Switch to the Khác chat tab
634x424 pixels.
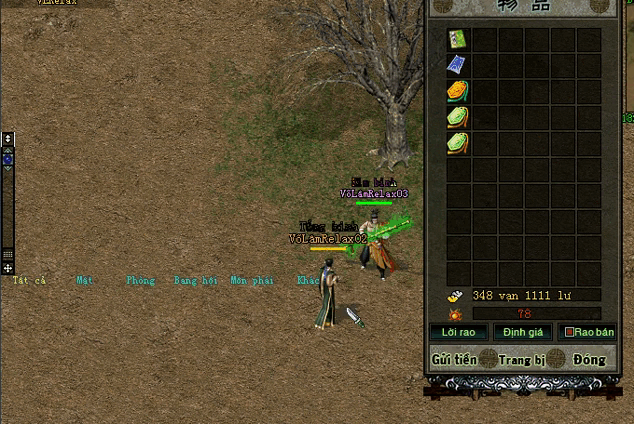pyautogui.click(x=307, y=281)
